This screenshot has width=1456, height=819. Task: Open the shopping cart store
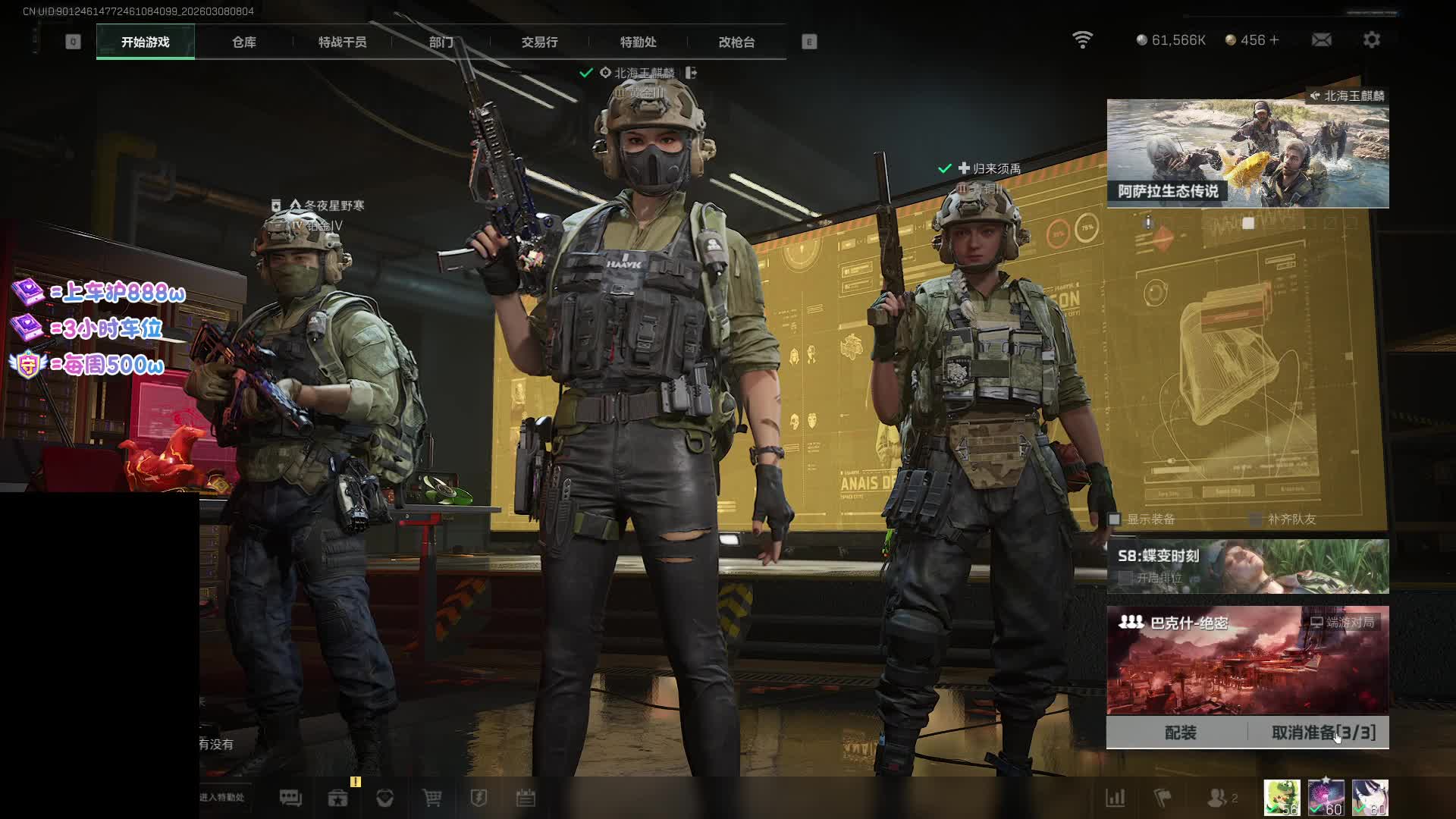pyautogui.click(x=431, y=798)
